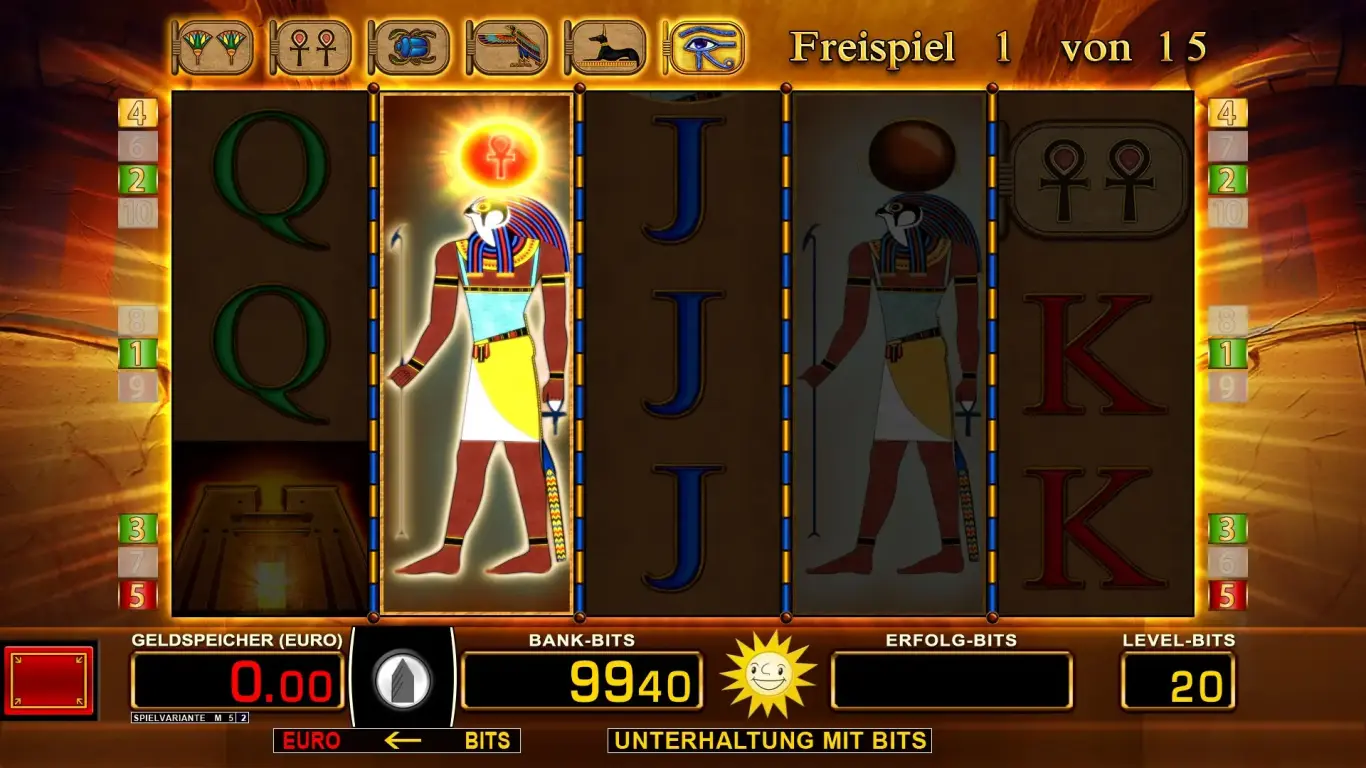The image size is (1366, 768).
Task: Click the ankh symbol icon in the toolbar
Action: click(311, 47)
